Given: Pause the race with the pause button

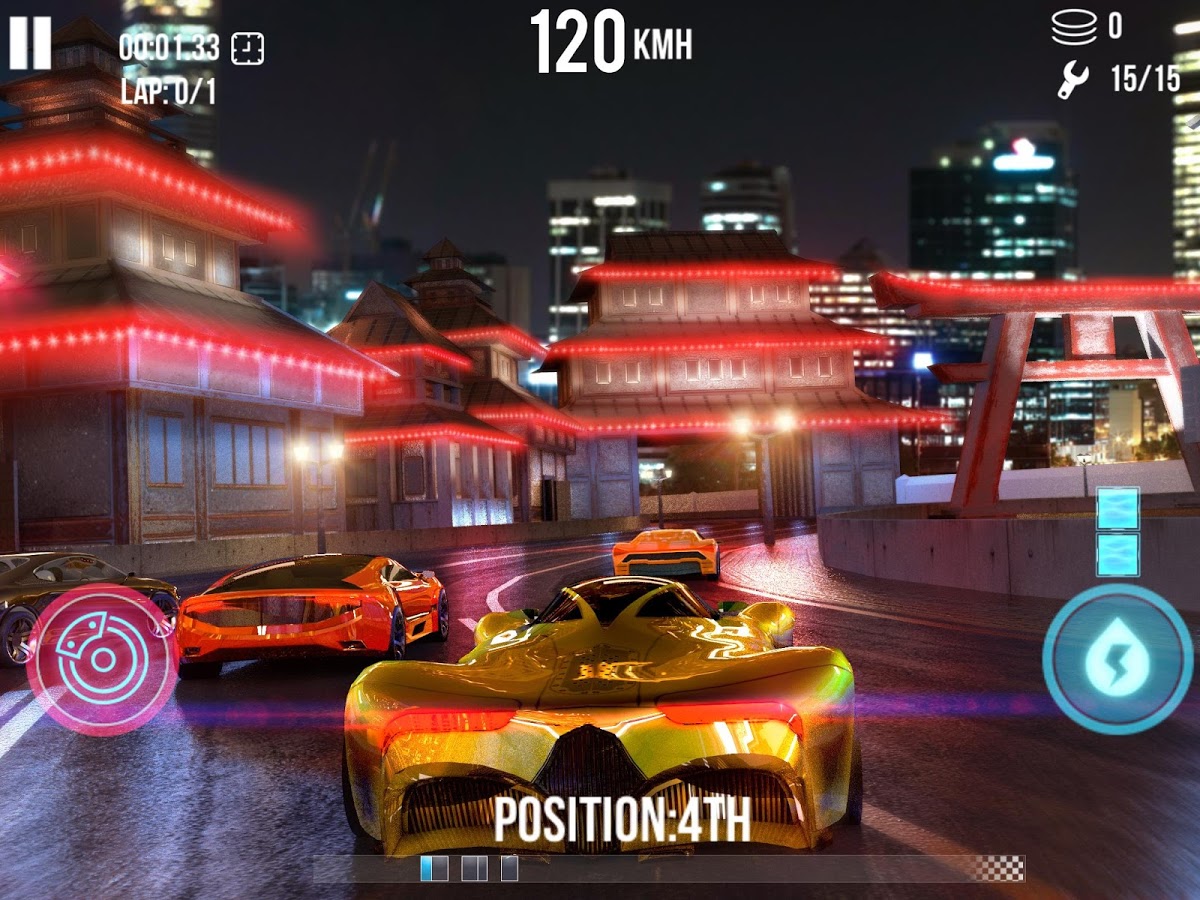Looking at the screenshot, I should coord(30,44).
